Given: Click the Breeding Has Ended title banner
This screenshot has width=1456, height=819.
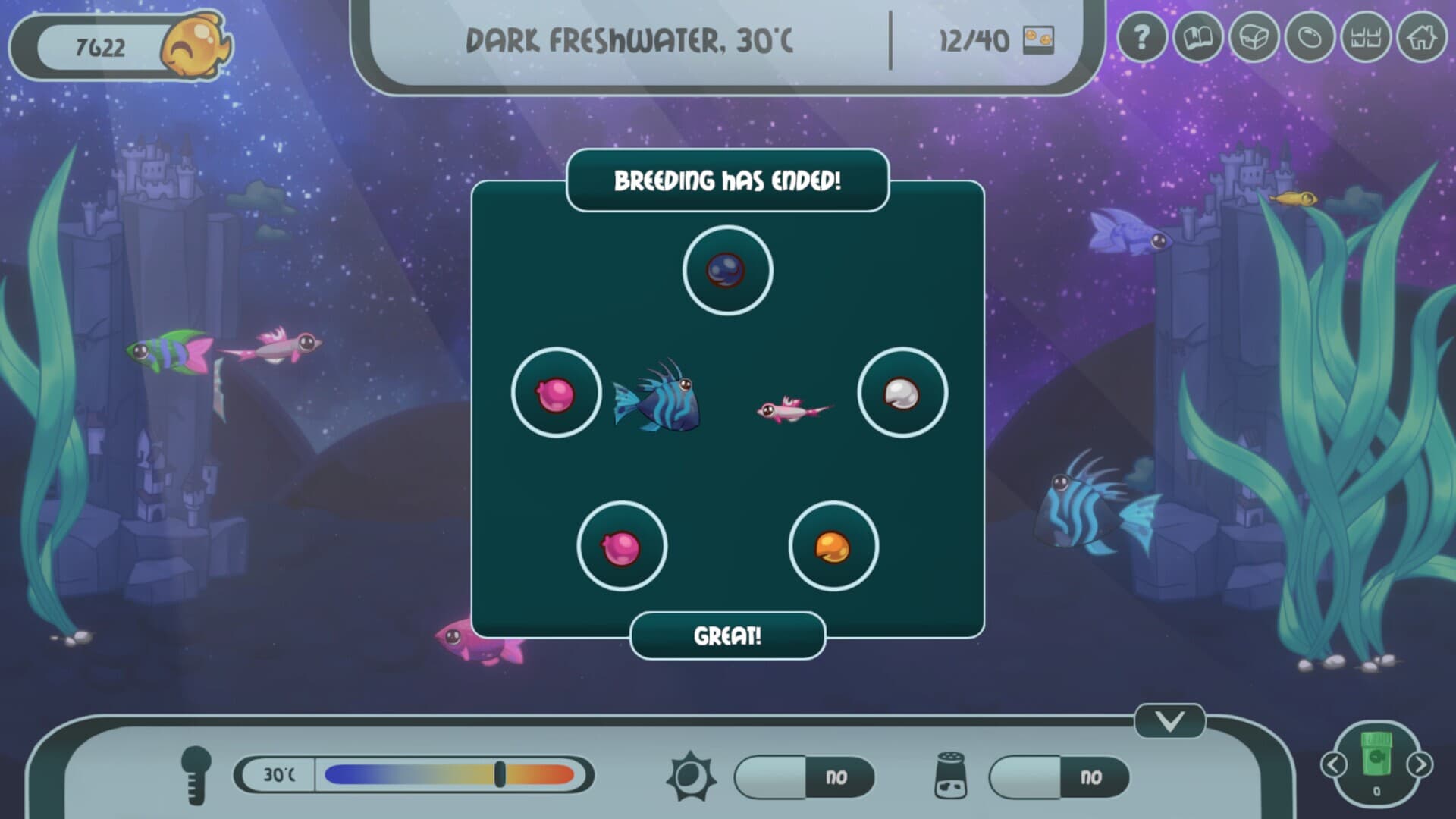Looking at the screenshot, I should point(728,181).
